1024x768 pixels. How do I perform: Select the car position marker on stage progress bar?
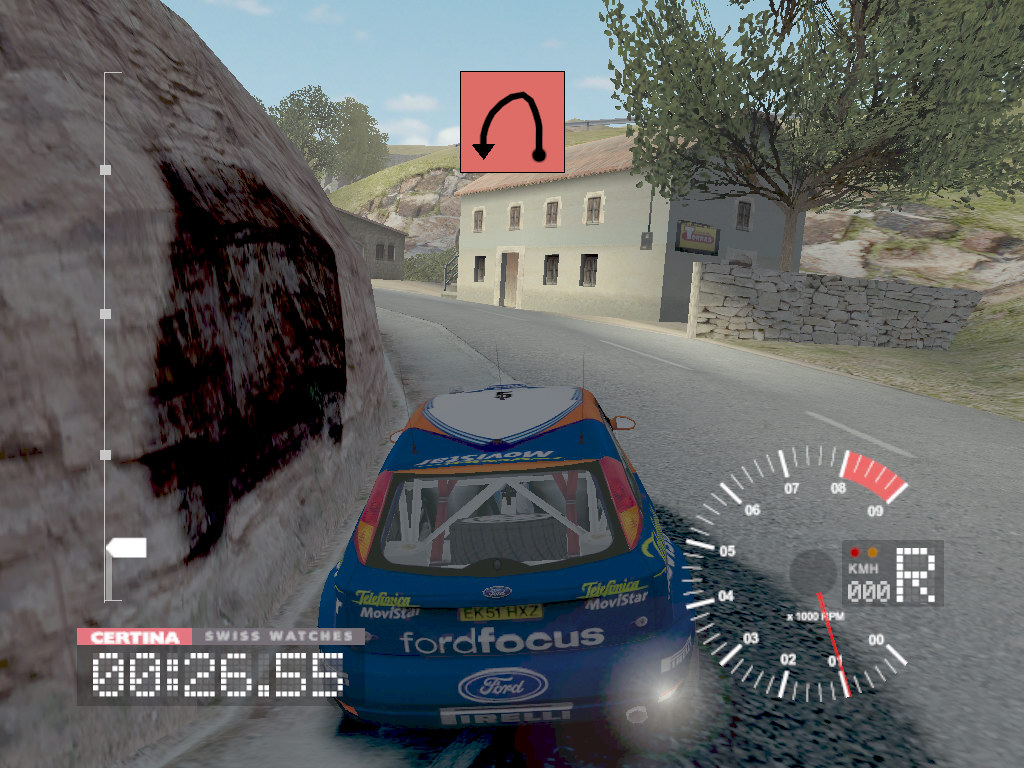[127, 548]
